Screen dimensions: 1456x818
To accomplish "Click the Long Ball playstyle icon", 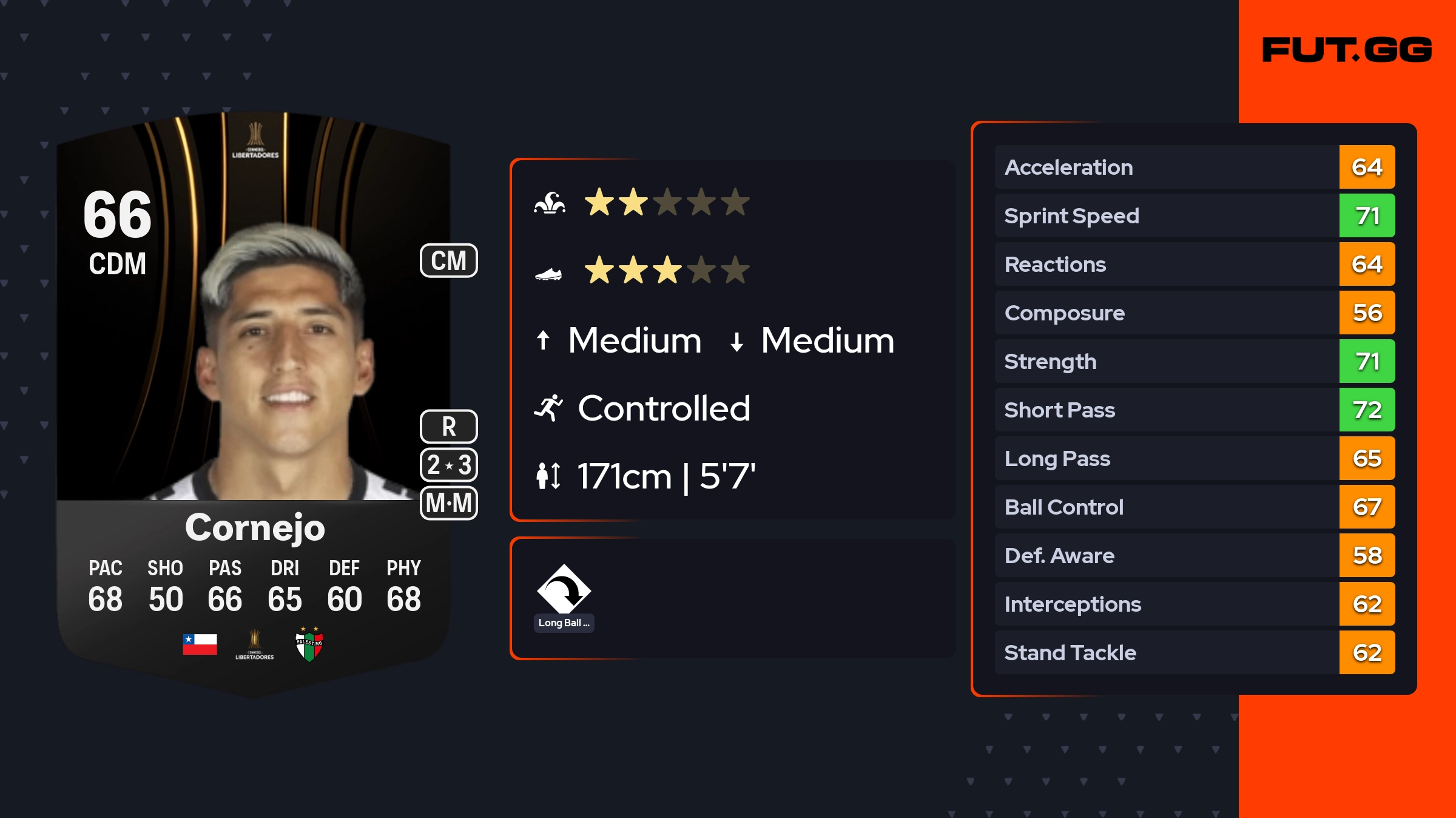I will coord(564,590).
